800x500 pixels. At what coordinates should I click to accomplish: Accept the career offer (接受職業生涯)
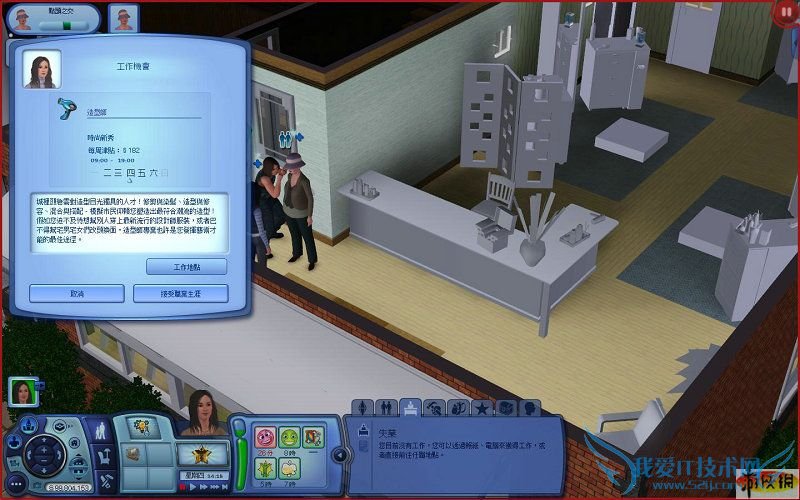[x=181, y=294]
